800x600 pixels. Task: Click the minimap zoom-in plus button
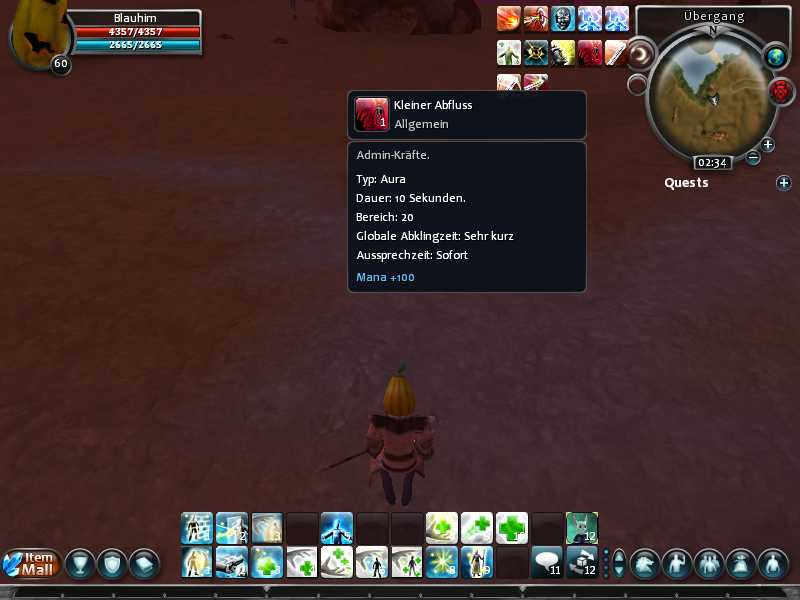[768, 144]
